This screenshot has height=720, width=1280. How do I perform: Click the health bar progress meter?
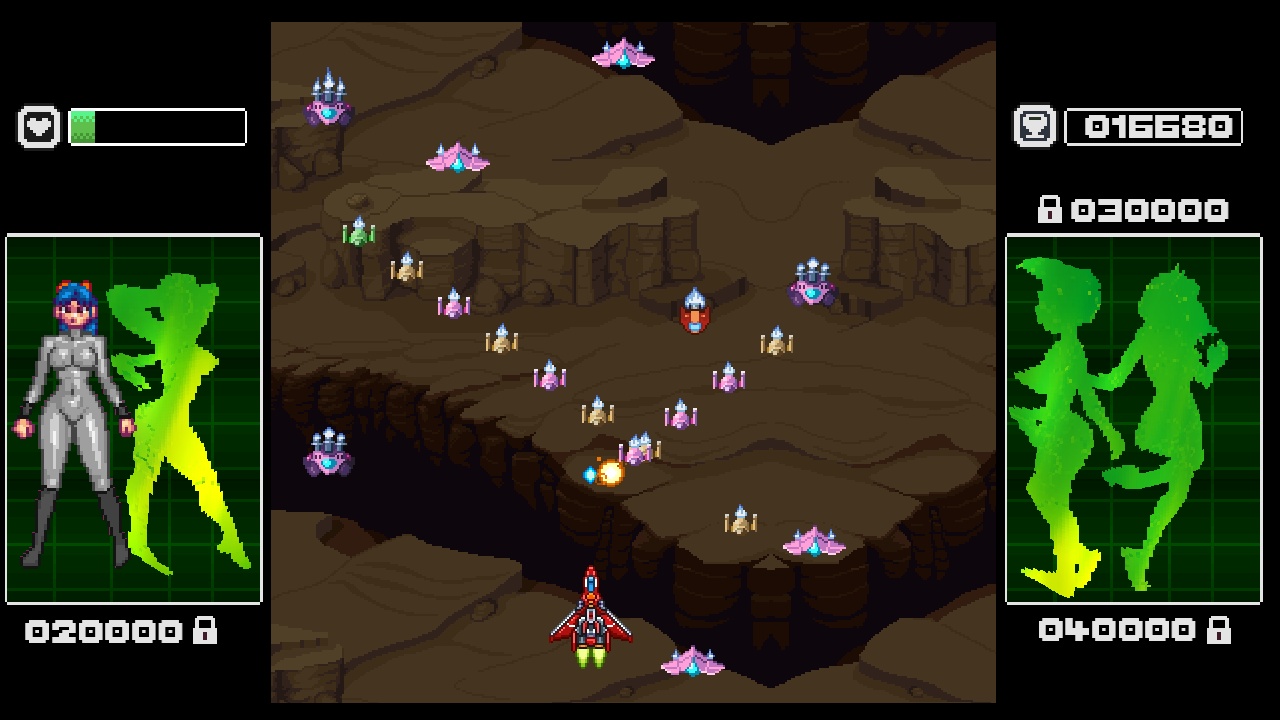pyautogui.click(x=155, y=128)
